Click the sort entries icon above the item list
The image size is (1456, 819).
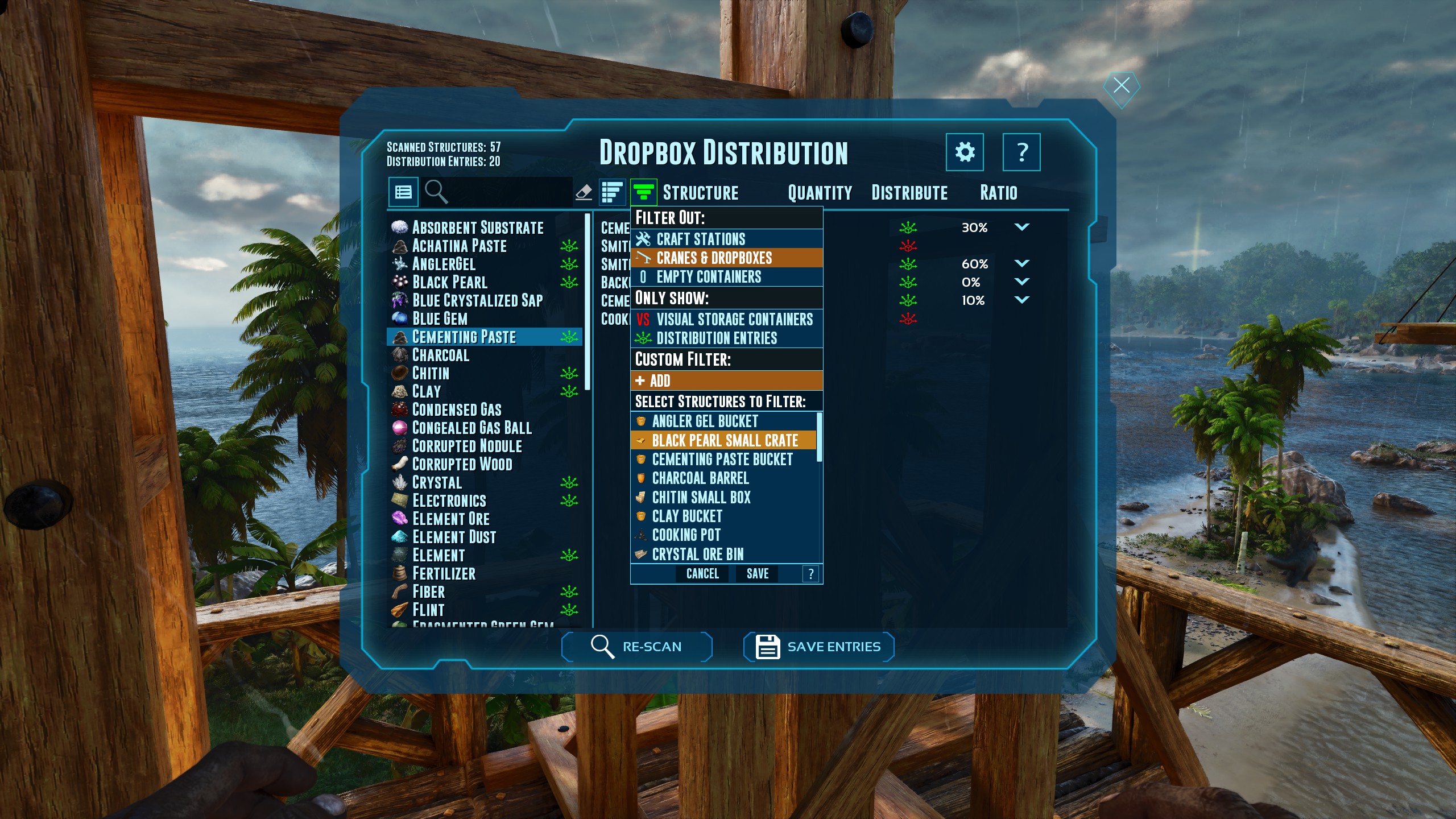tap(612, 192)
